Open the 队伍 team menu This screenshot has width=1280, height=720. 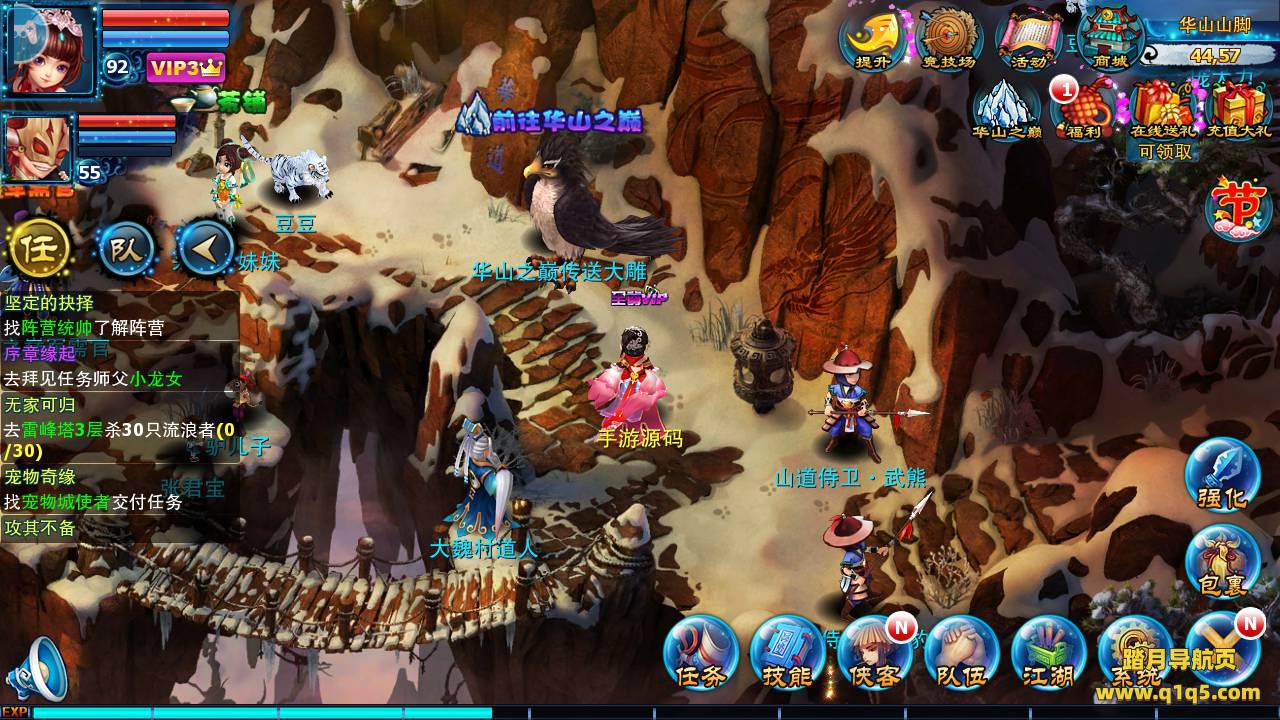tap(961, 652)
